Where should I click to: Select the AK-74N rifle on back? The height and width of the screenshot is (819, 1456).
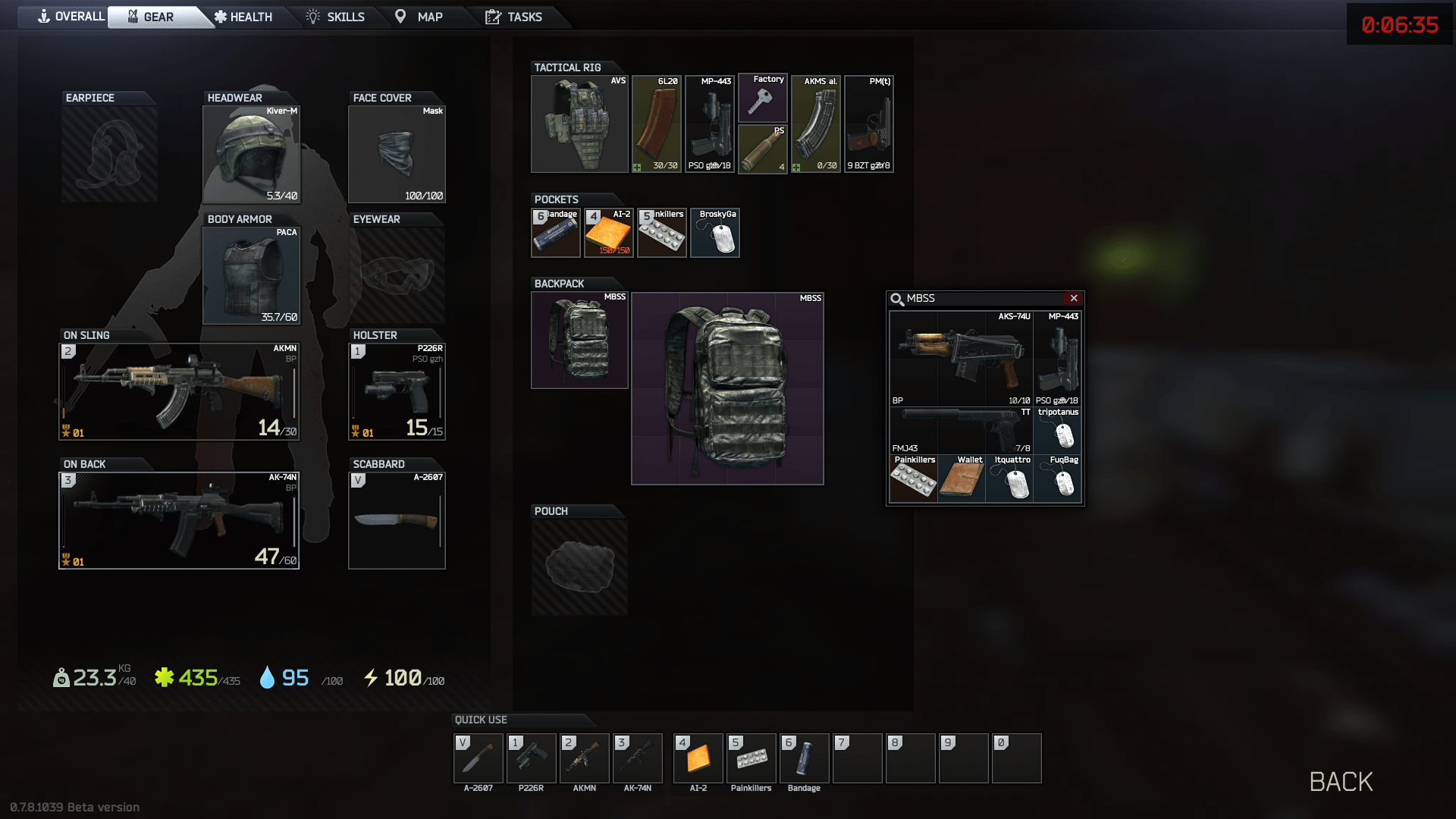[178, 519]
